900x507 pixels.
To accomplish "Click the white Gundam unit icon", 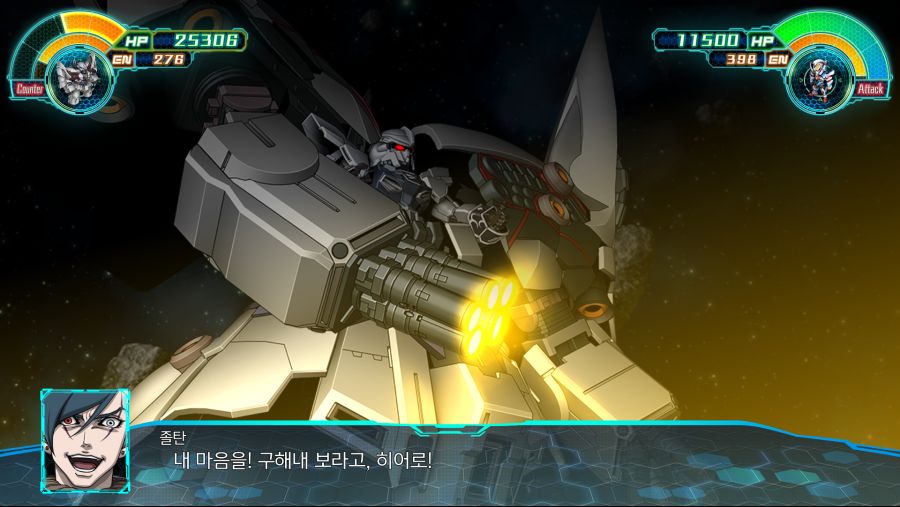I will [821, 78].
